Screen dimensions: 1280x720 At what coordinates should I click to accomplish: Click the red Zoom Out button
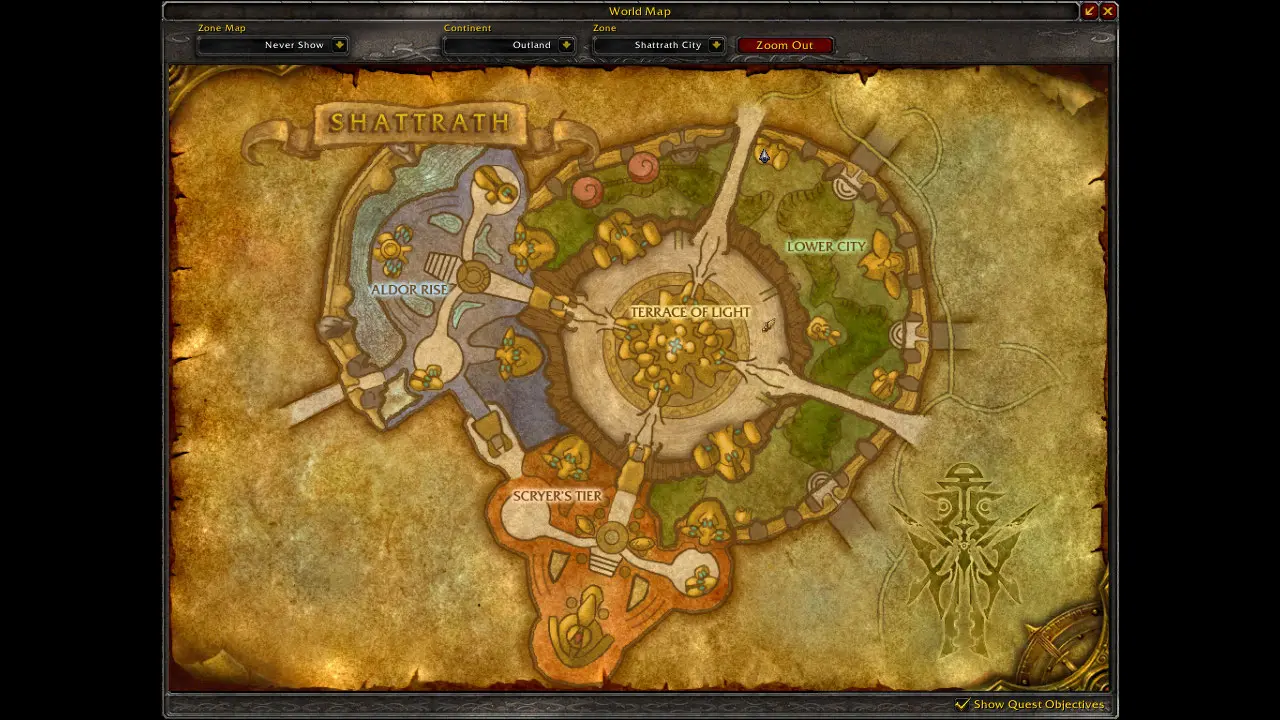pyautogui.click(x=784, y=45)
